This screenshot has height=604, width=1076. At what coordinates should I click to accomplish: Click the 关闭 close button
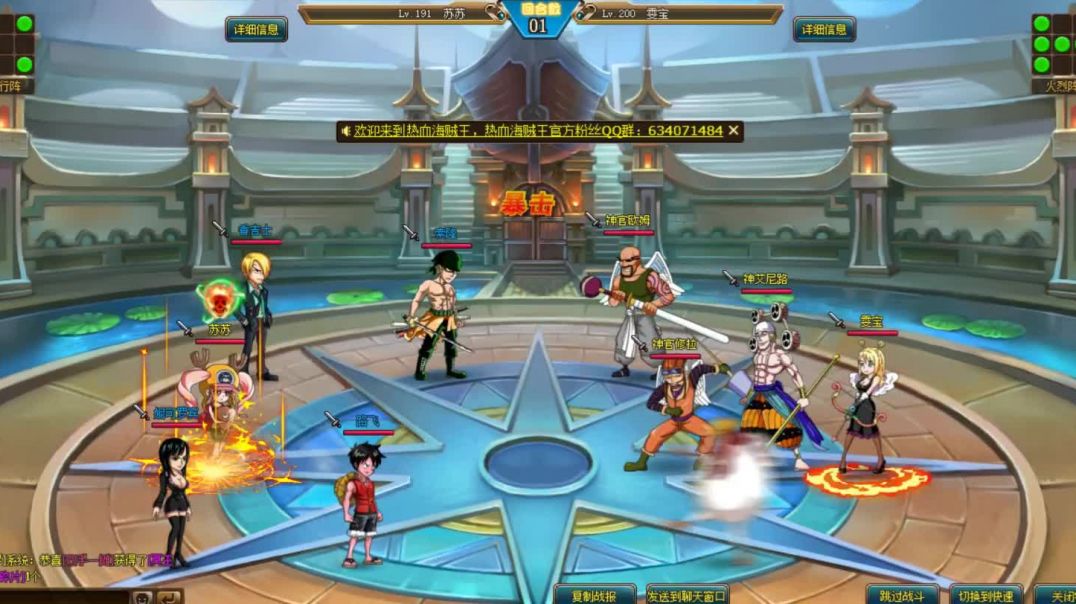[x=1056, y=595]
